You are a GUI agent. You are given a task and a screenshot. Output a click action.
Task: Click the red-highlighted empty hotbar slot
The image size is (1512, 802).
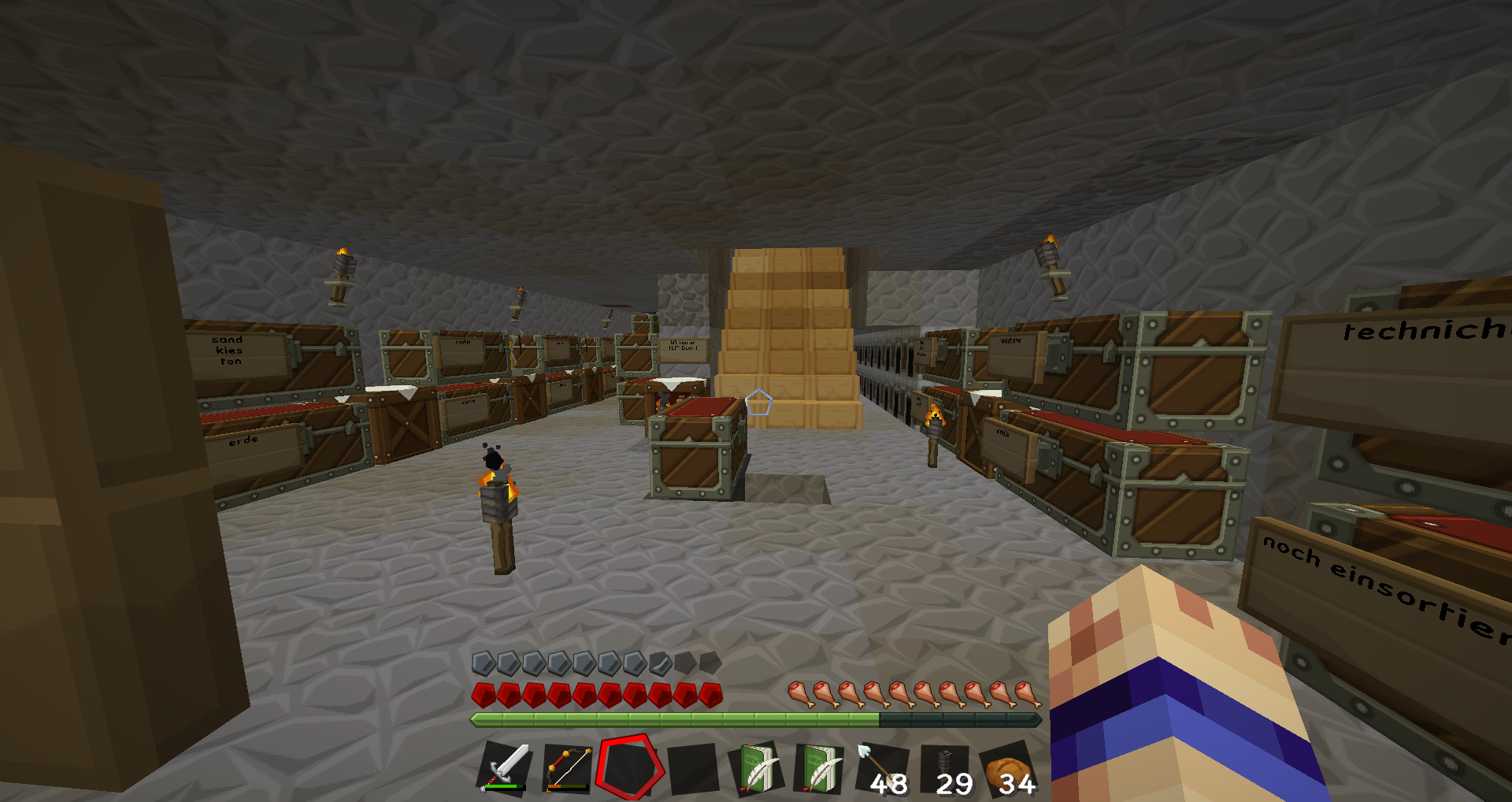click(628, 767)
